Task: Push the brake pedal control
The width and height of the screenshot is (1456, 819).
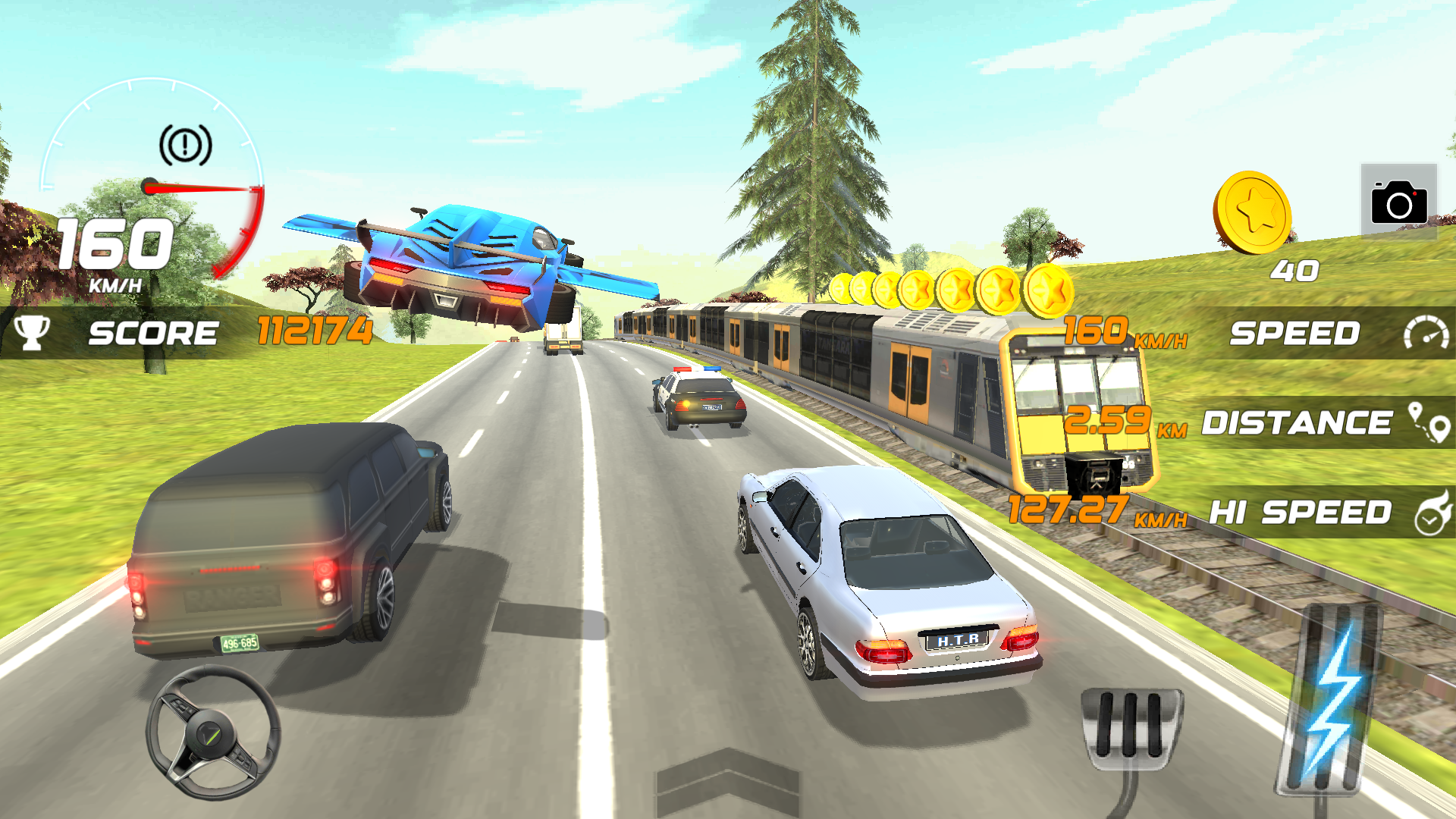Action: (1130, 726)
